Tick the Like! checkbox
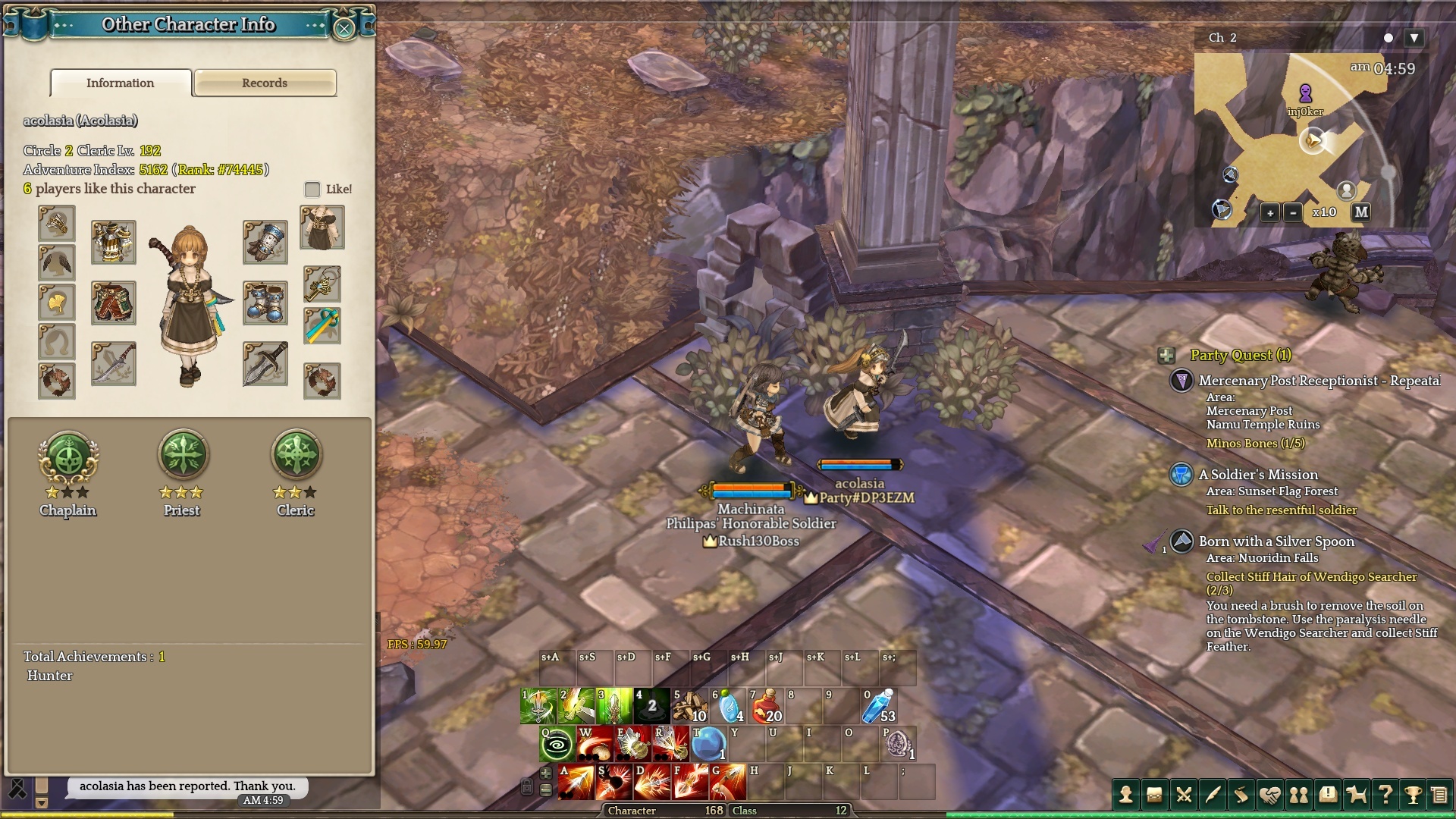The image size is (1456, 819). point(312,189)
